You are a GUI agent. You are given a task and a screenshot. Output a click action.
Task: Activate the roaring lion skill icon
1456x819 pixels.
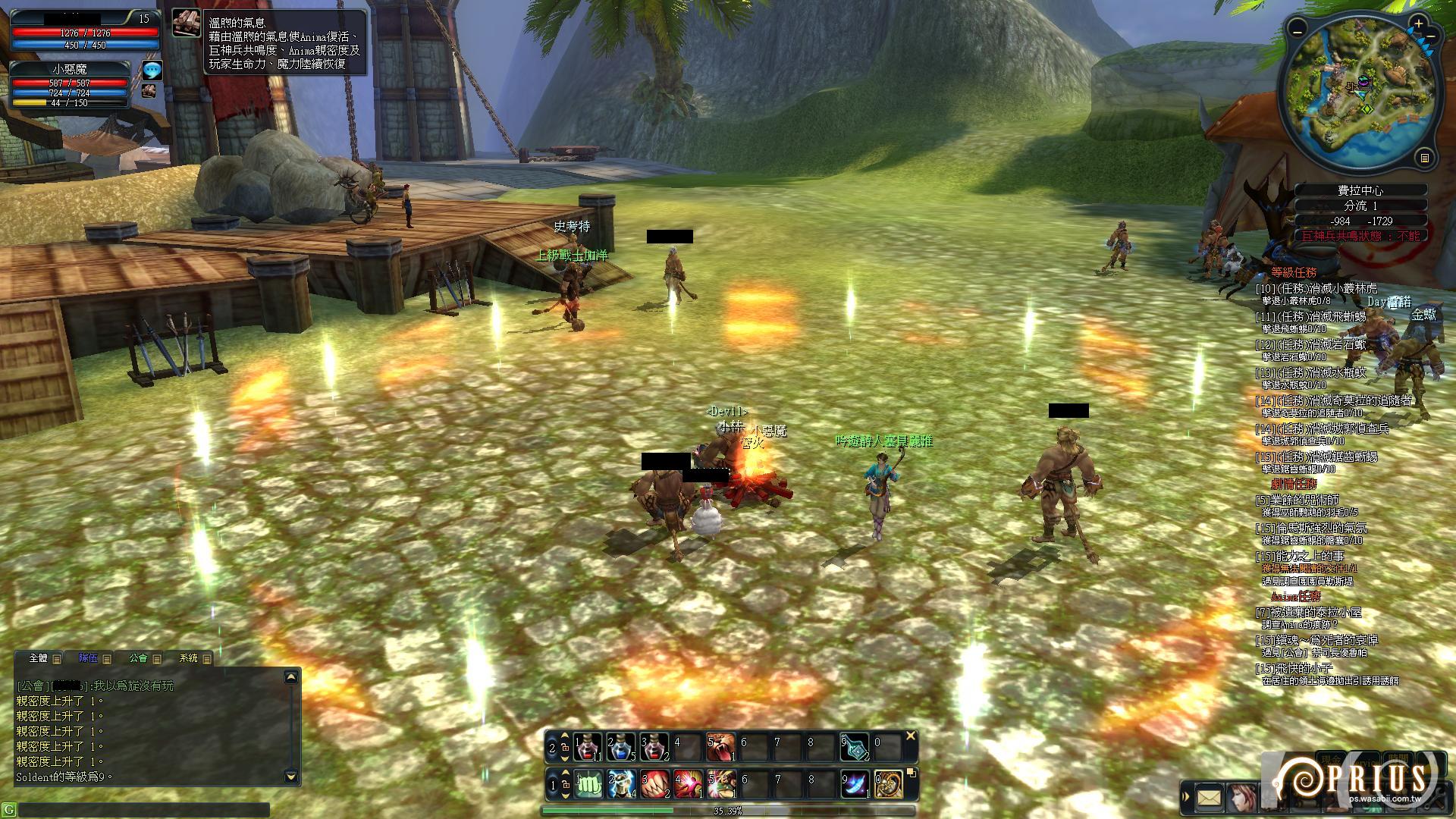click(x=720, y=747)
